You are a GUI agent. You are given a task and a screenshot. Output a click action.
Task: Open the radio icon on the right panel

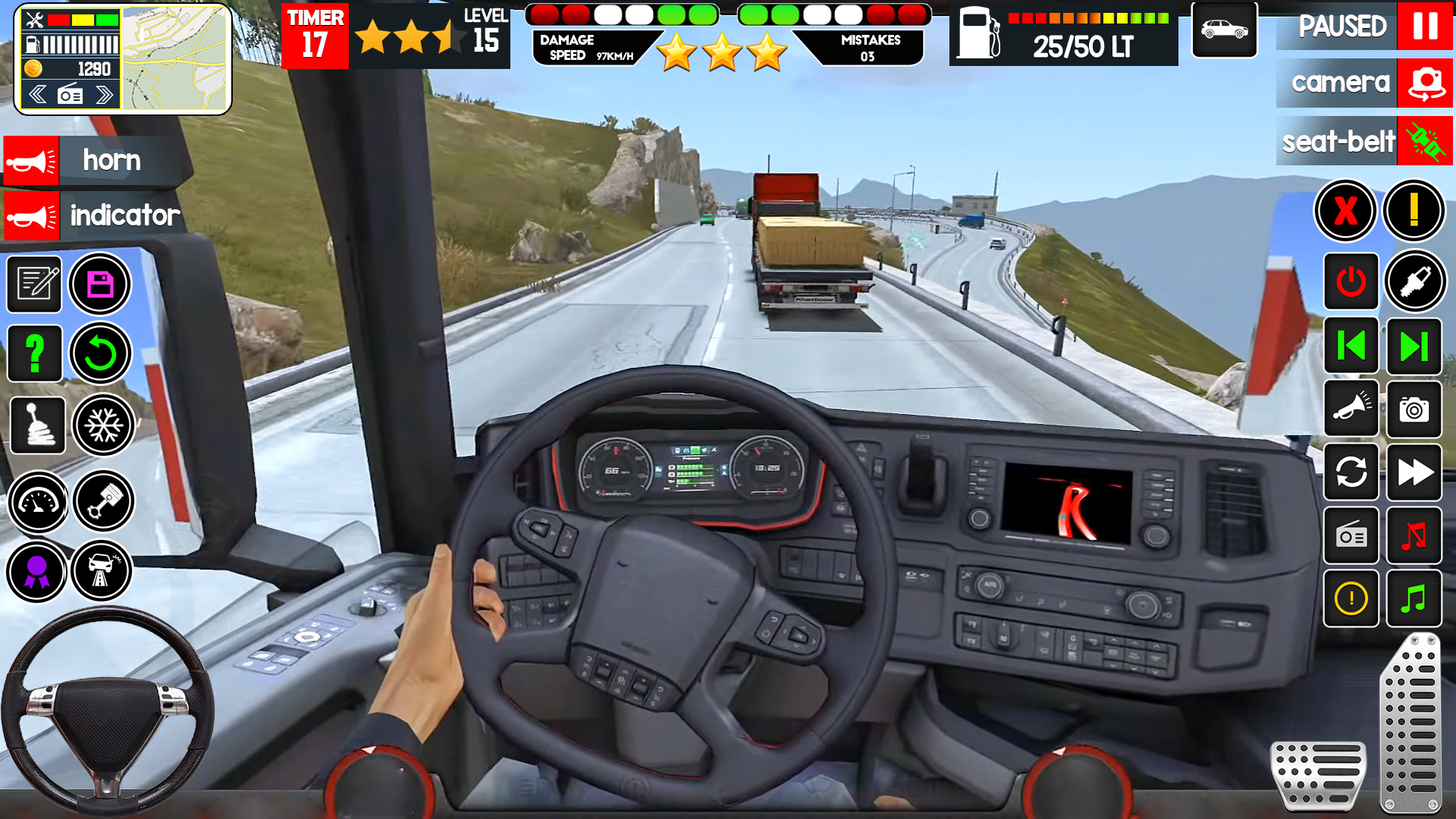click(x=1351, y=537)
